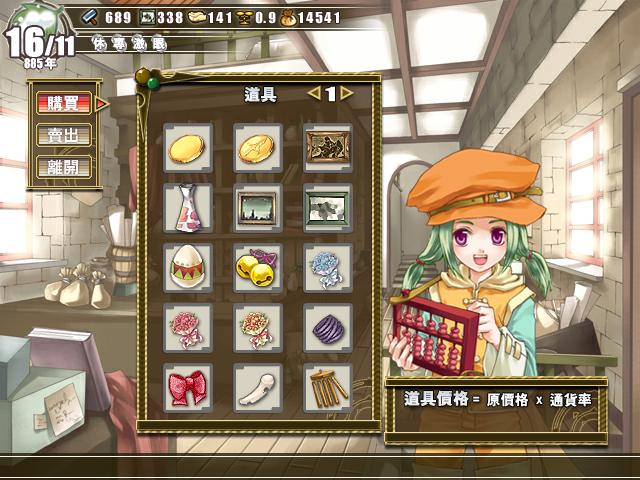Select the blue flower bouquet
640x480 pixels.
[328, 268]
